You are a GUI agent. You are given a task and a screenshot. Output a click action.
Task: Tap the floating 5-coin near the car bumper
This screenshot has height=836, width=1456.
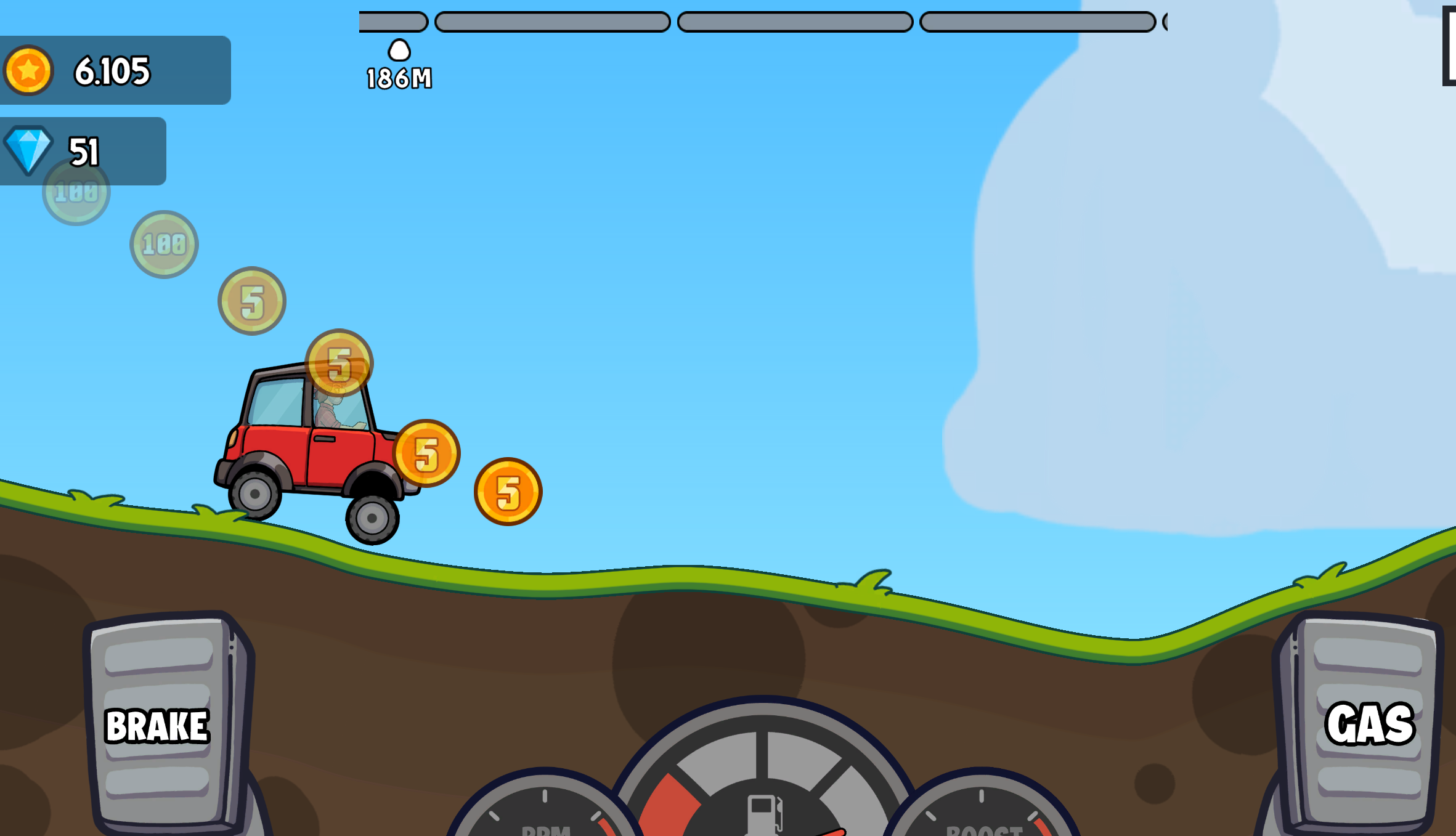pos(428,453)
